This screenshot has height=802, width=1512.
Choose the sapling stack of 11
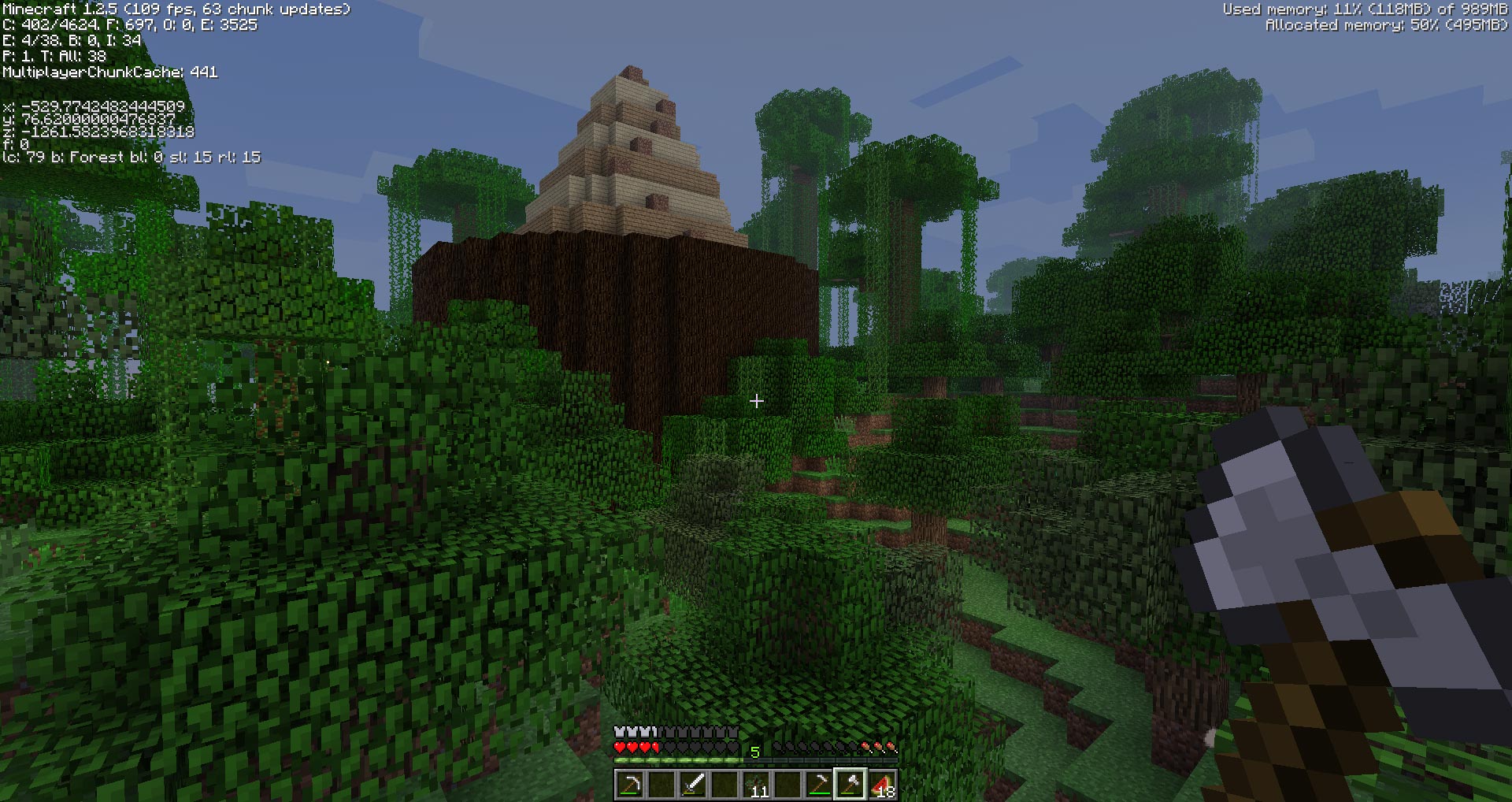tap(756, 785)
